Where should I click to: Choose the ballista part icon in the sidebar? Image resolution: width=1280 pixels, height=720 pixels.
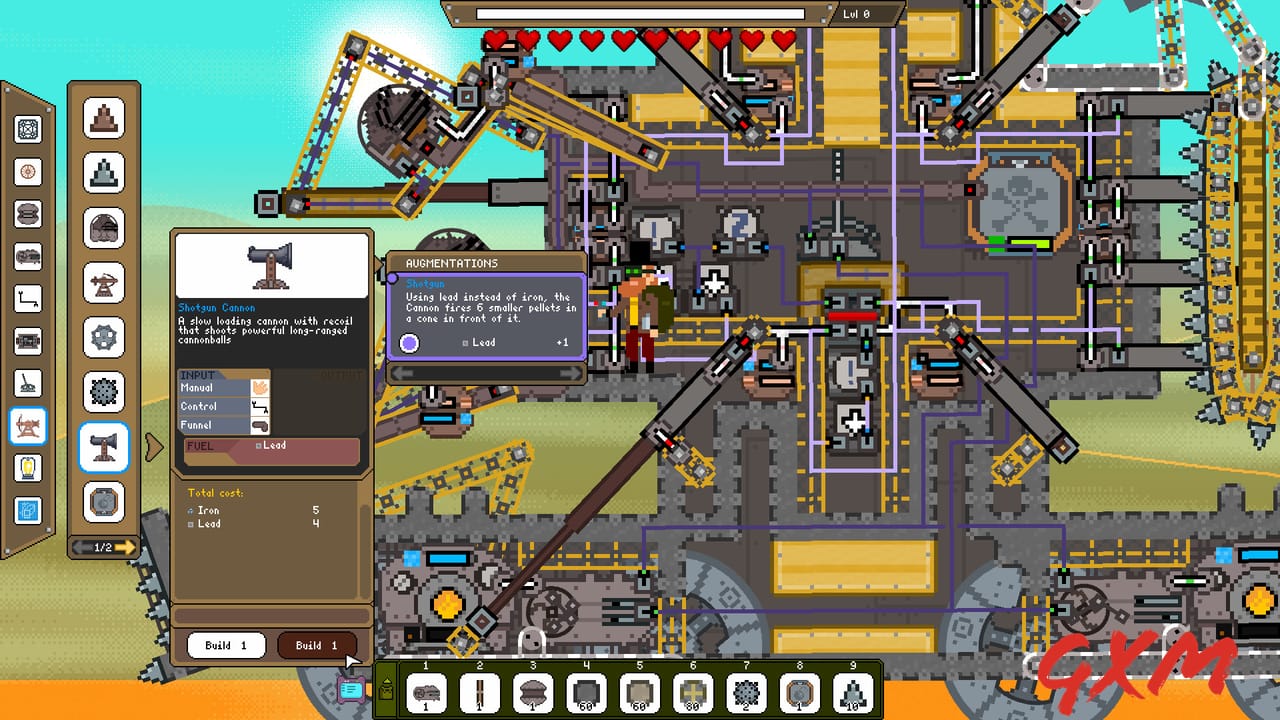(105, 283)
